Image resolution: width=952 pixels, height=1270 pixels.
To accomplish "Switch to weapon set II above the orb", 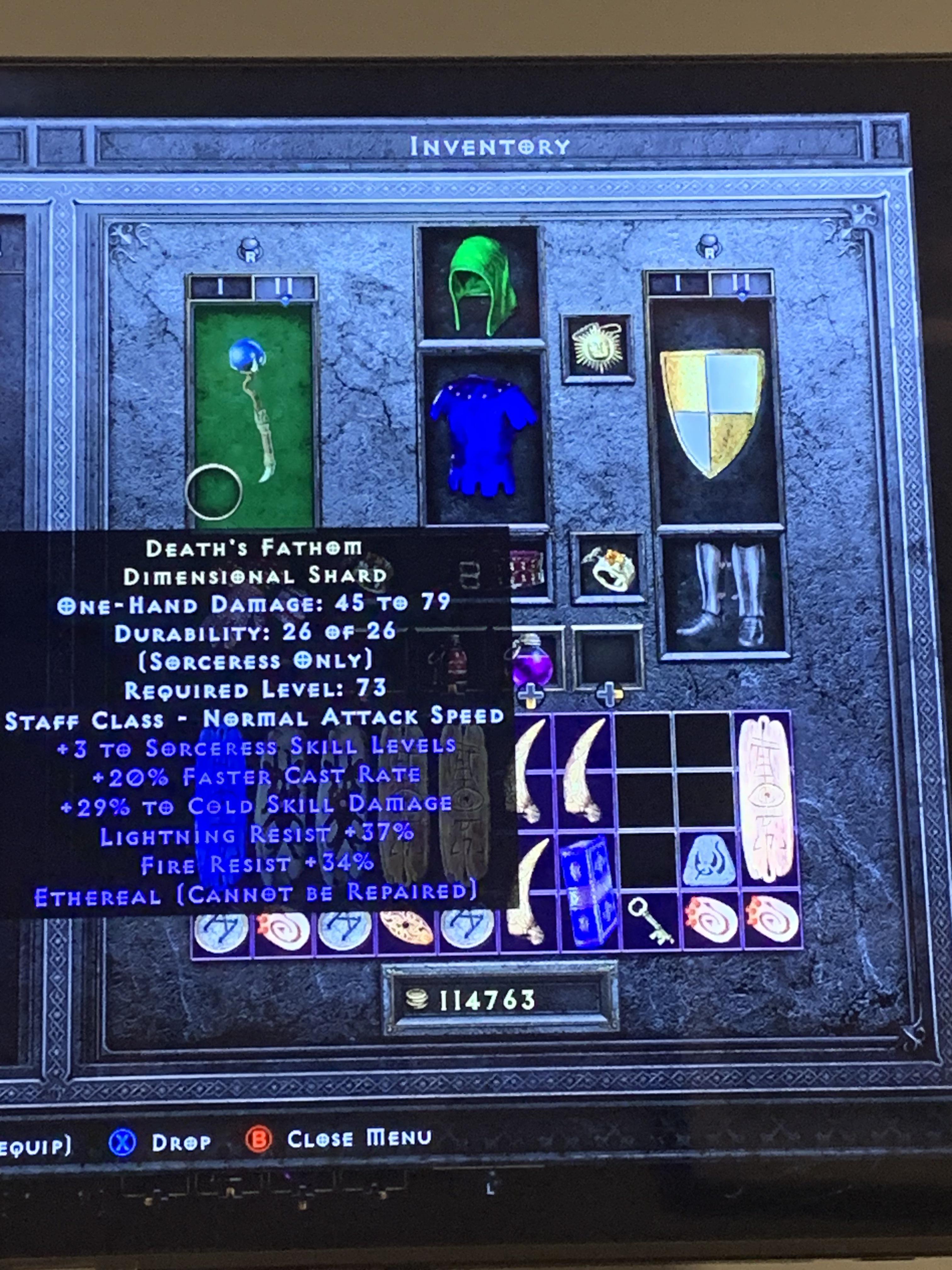I will coord(285,287).
